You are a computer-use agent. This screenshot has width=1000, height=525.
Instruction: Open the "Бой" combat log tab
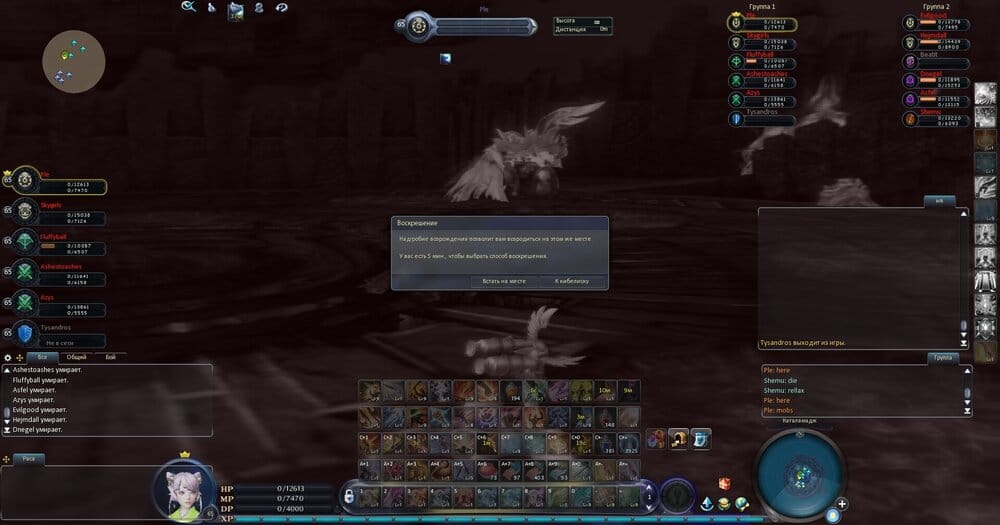coord(110,357)
